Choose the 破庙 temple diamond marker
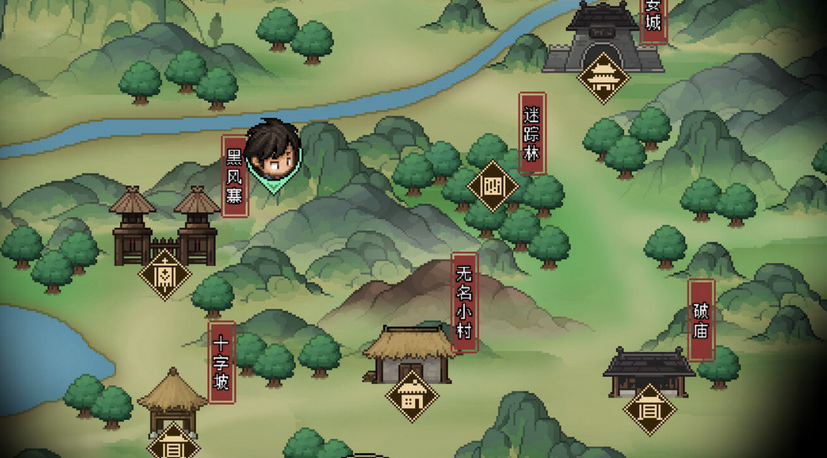This screenshot has height=458, width=827. coord(650,409)
